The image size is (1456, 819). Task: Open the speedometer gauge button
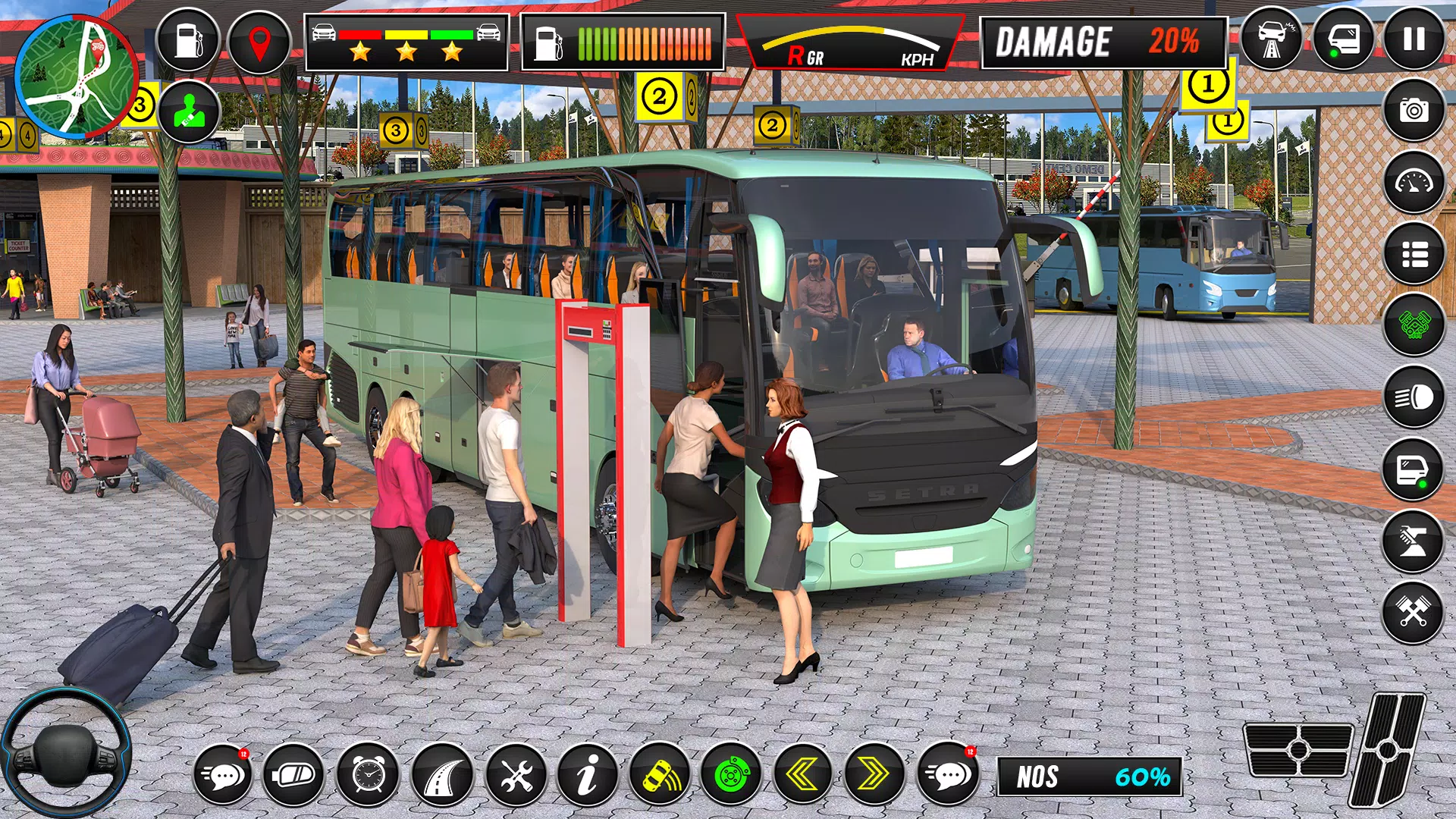click(1414, 182)
